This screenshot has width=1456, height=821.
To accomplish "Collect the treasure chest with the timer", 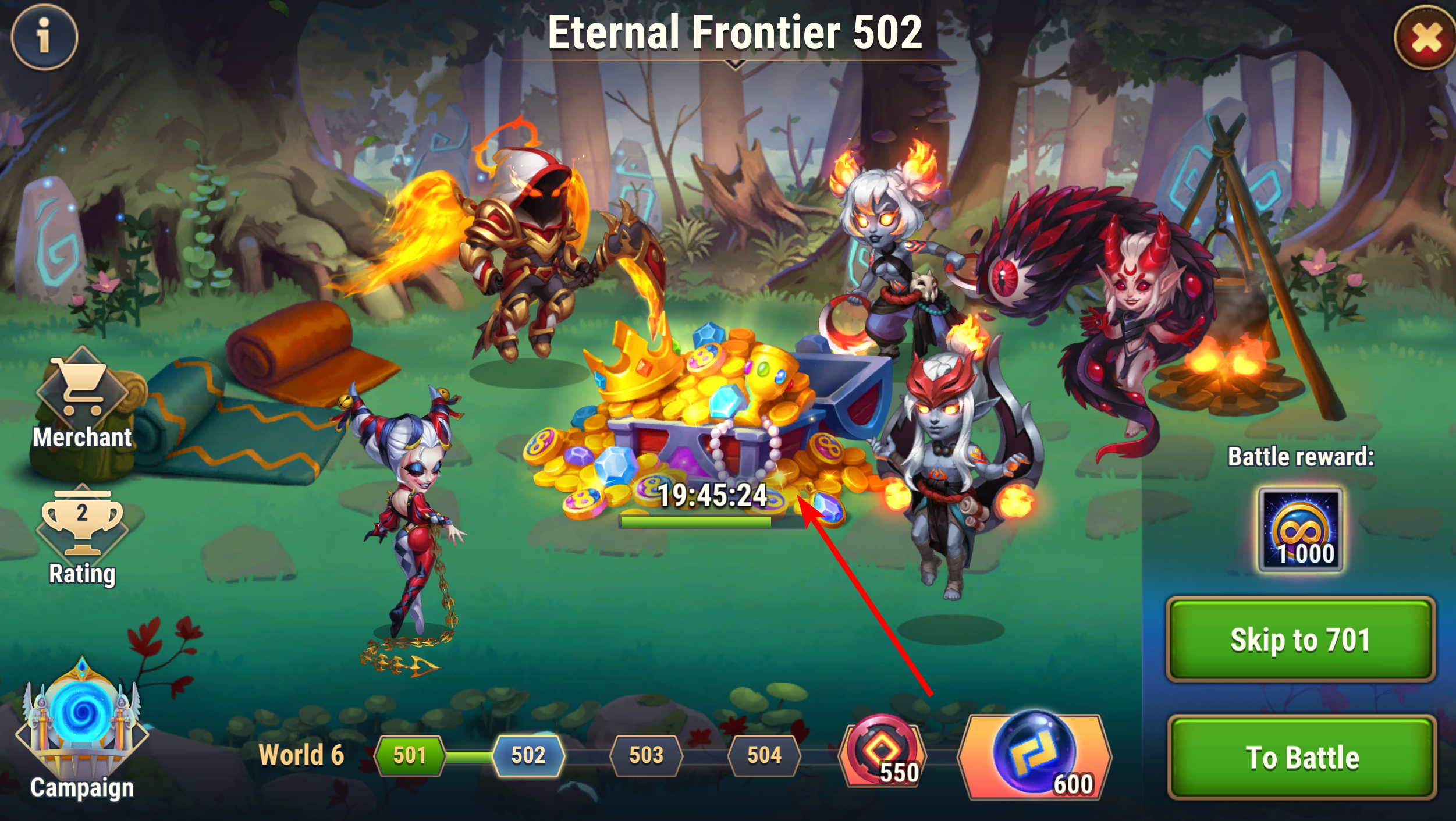I will click(x=704, y=419).
